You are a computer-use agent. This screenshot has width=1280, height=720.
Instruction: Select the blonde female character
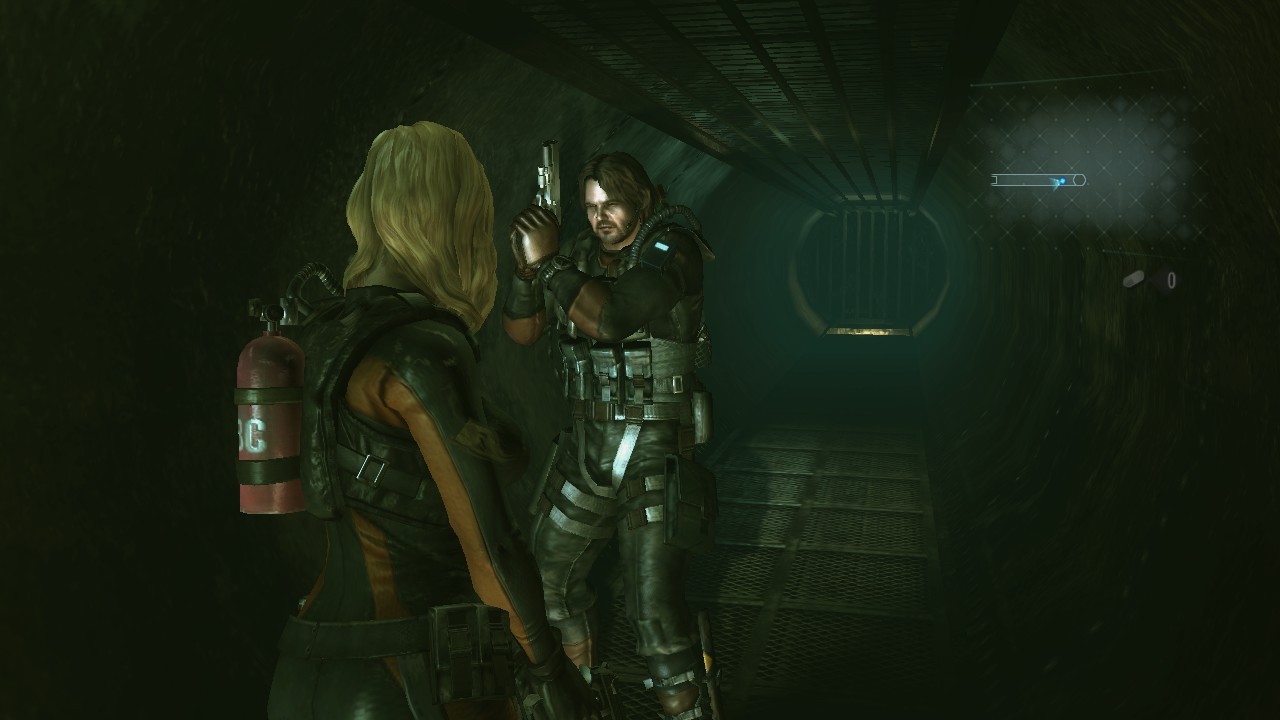pos(400,400)
